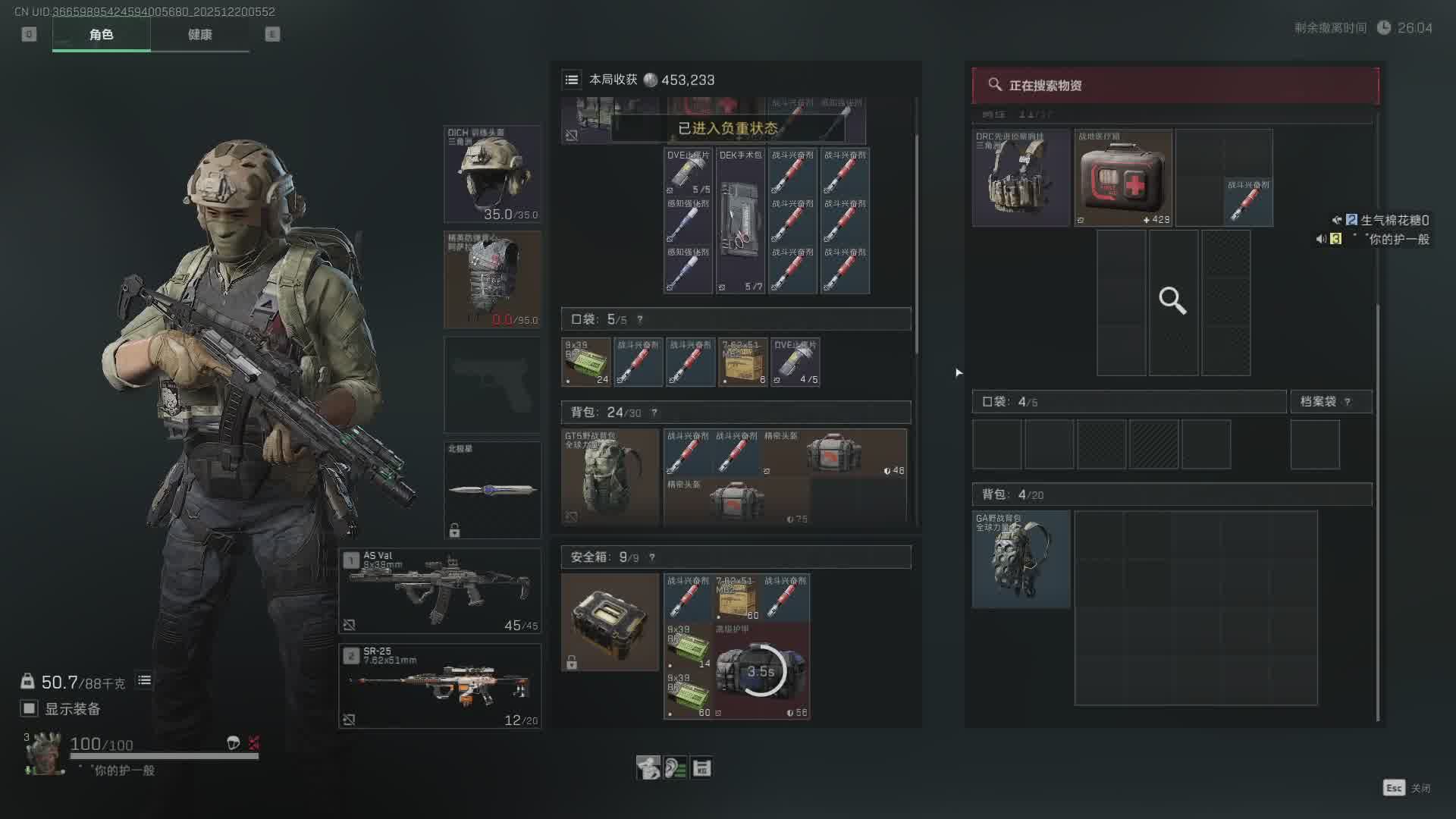
Task: Select the 北极星 knife slot
Action: click(x=492, y=490)
